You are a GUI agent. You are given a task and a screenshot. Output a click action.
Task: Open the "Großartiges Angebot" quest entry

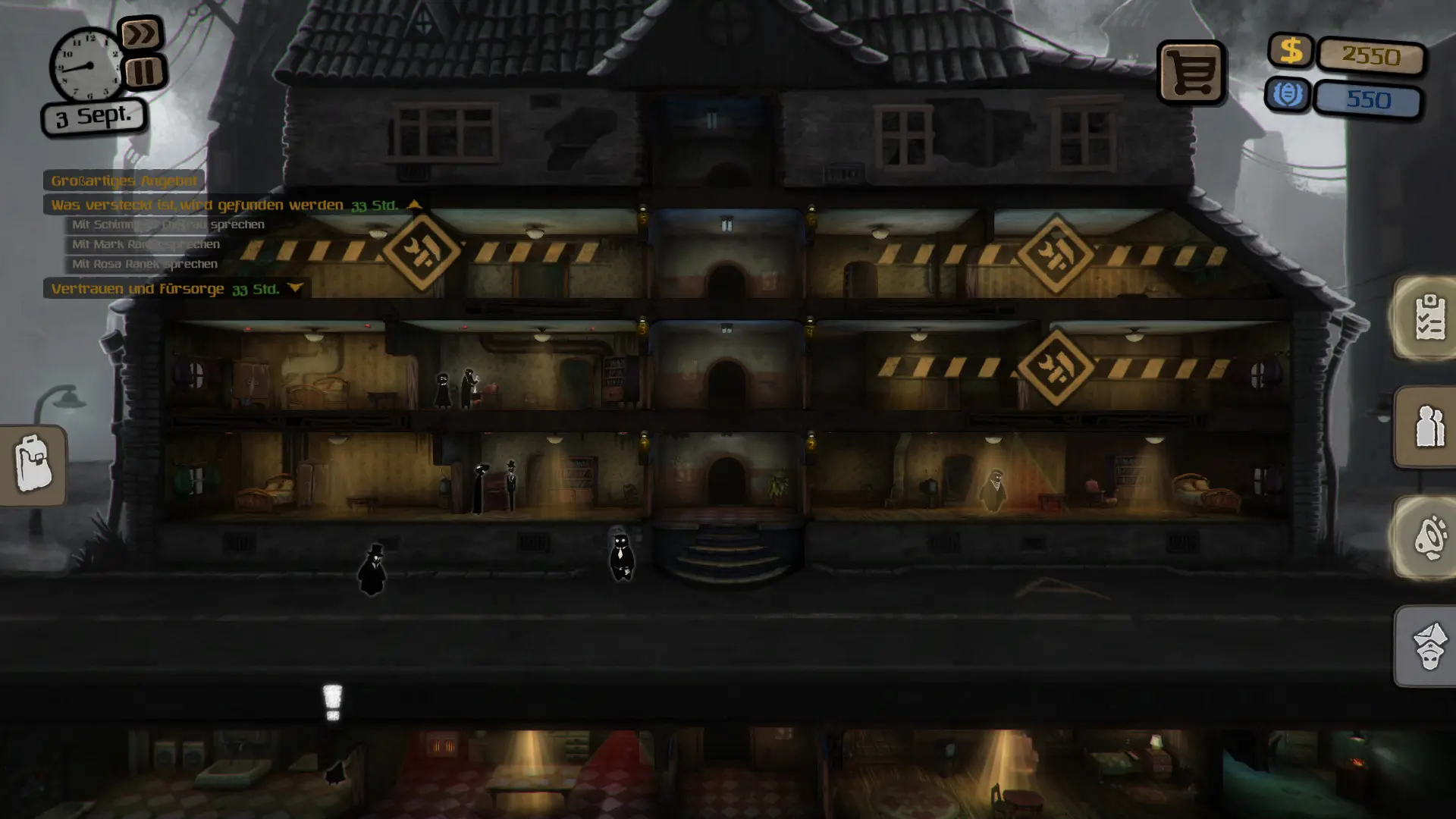124,180
